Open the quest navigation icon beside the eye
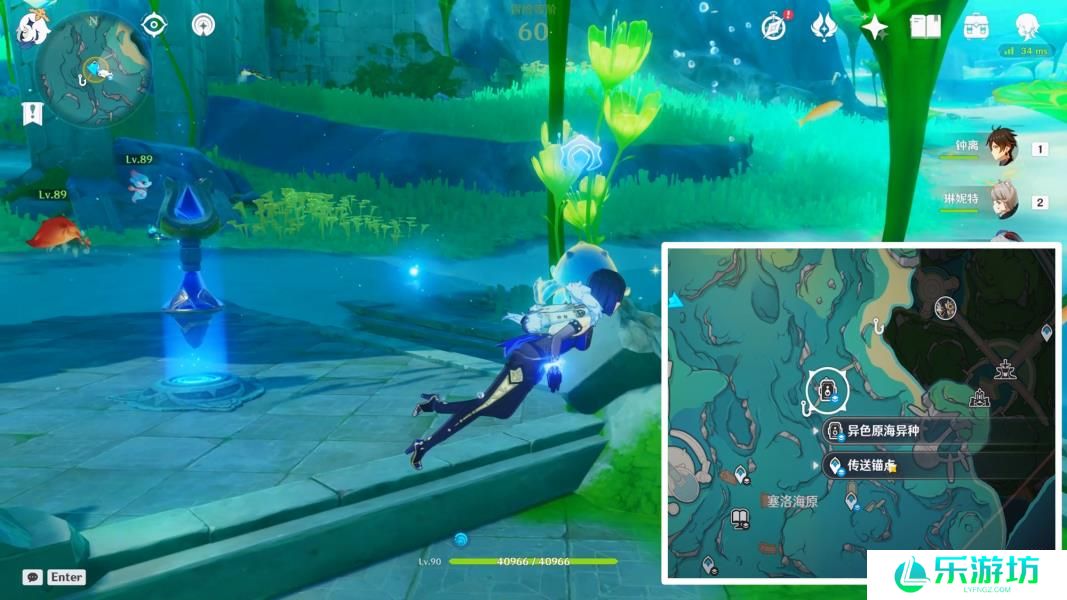Viewport: 1067px width, 600px height. (204, 25)
